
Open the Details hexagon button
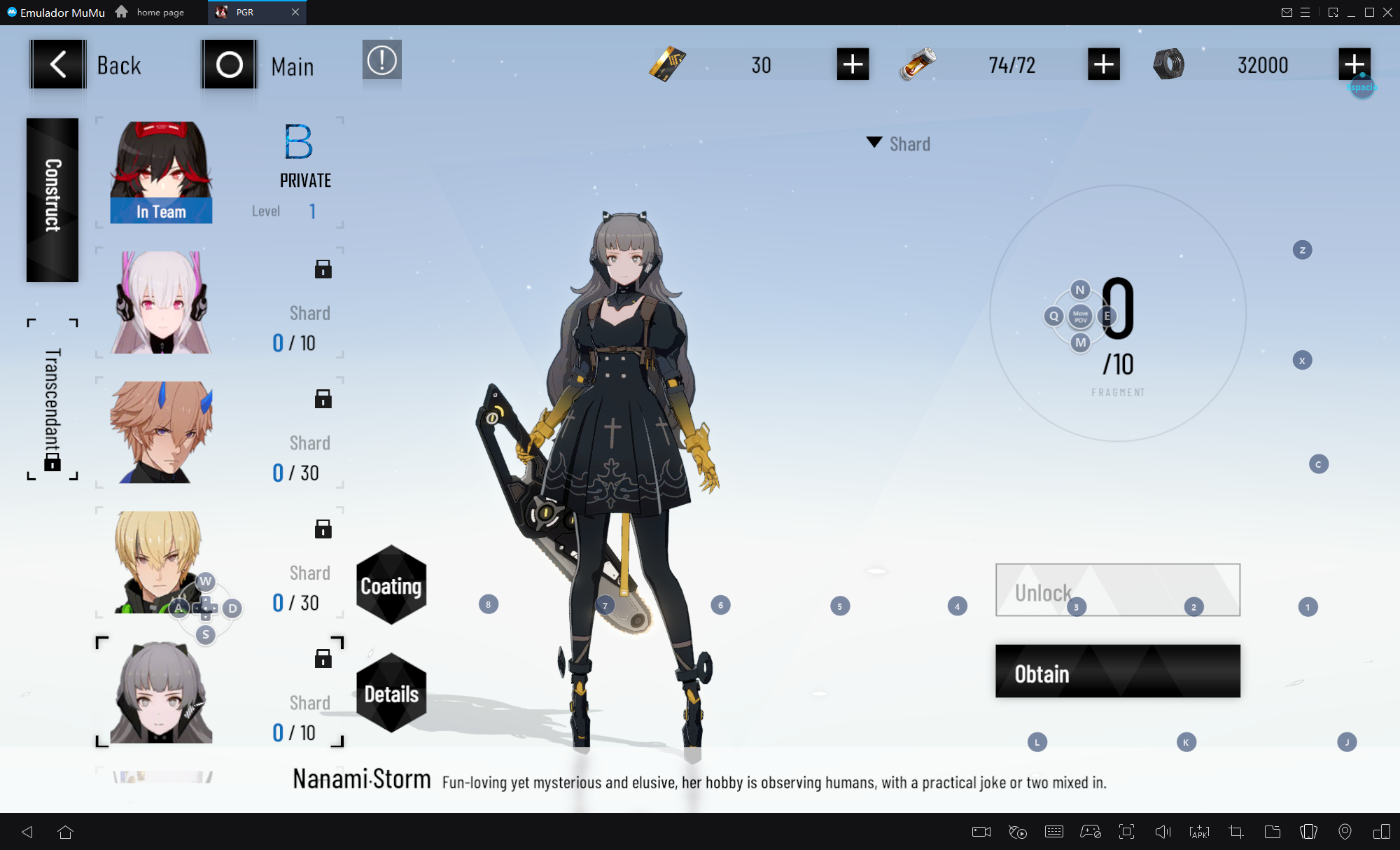pos(391,693)
